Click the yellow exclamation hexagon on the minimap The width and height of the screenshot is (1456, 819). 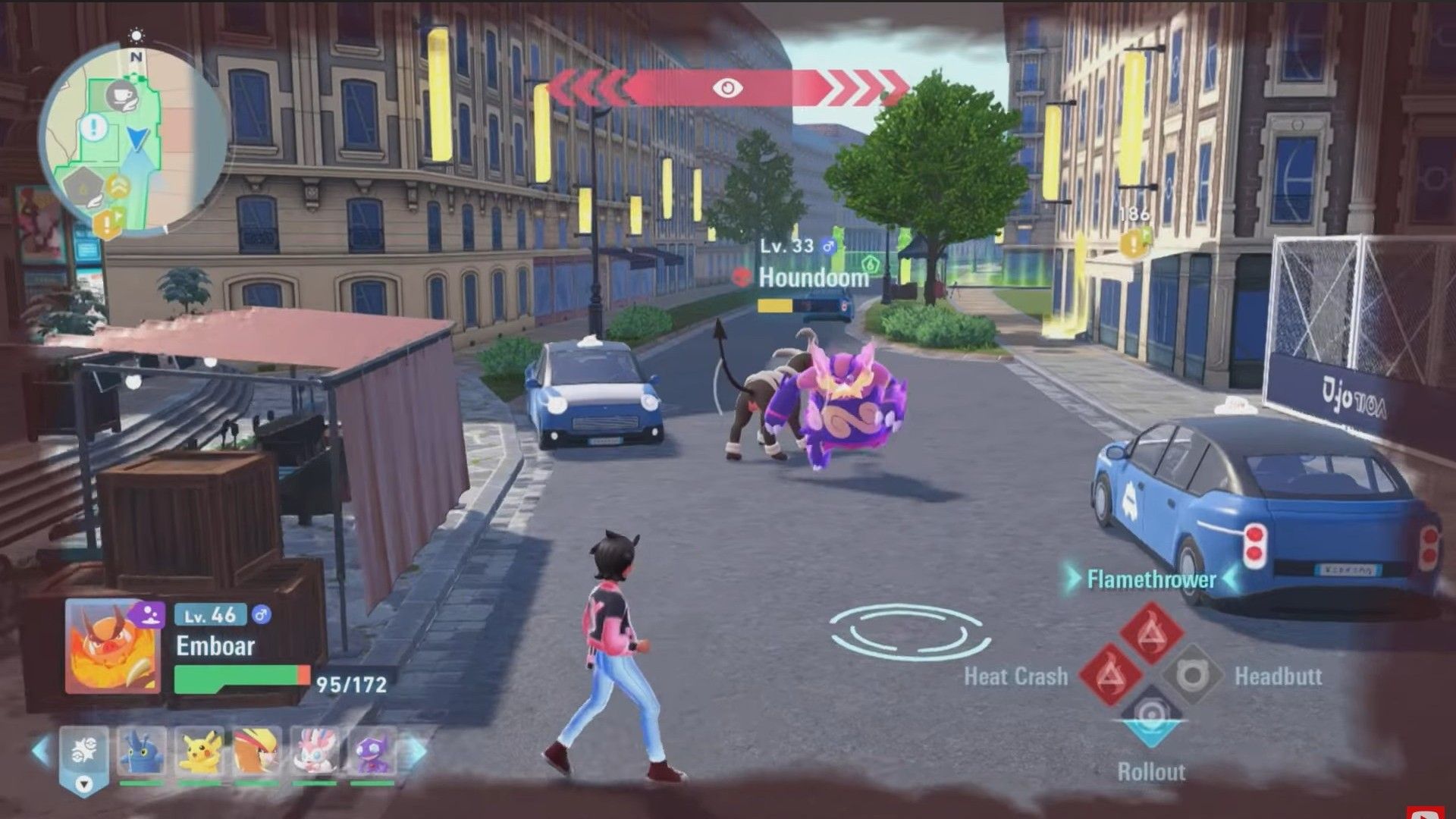tap(106, 221)
